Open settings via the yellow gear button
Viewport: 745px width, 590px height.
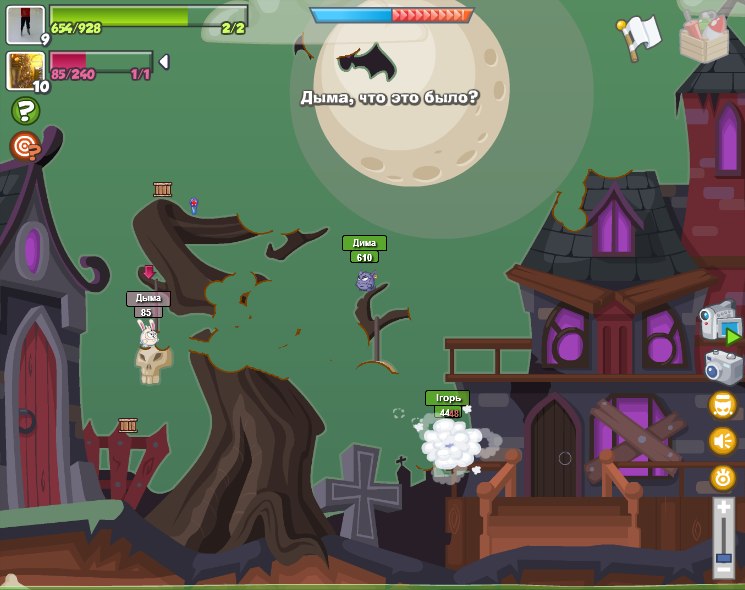(723, 478)
